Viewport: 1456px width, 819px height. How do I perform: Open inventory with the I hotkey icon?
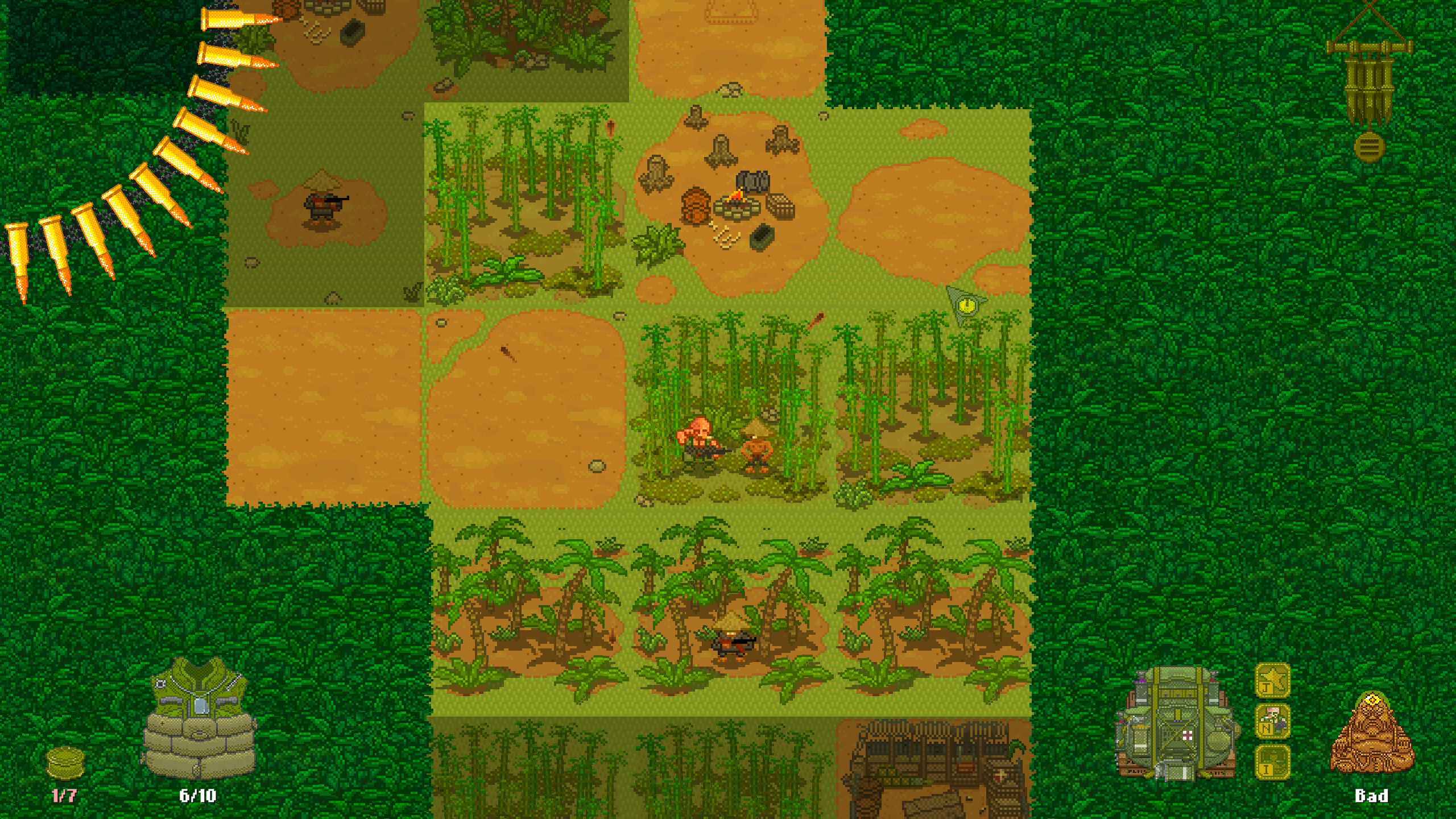pyautogui.click(x=1272, y=762)
